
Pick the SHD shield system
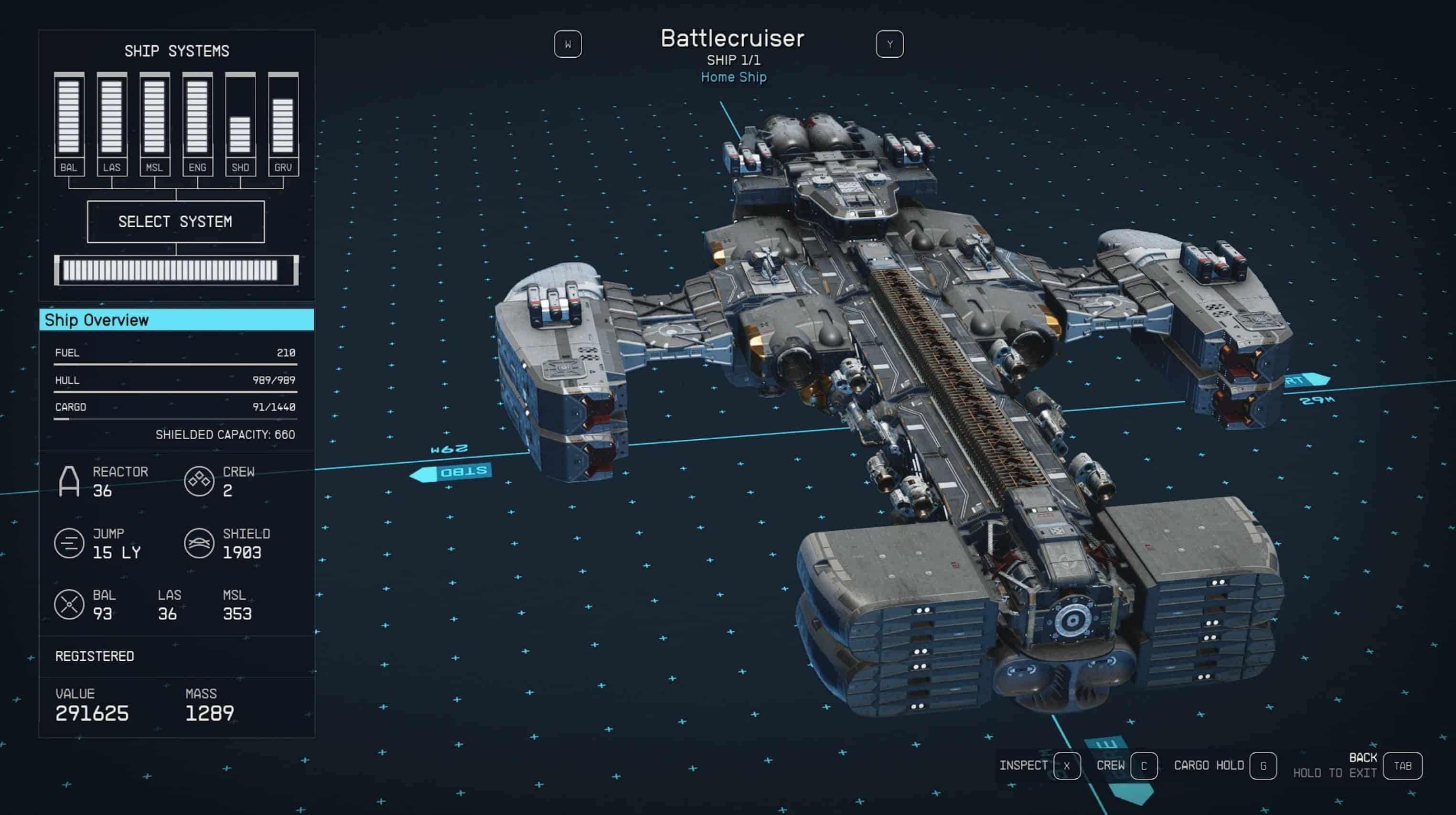(x=240, y=124)
